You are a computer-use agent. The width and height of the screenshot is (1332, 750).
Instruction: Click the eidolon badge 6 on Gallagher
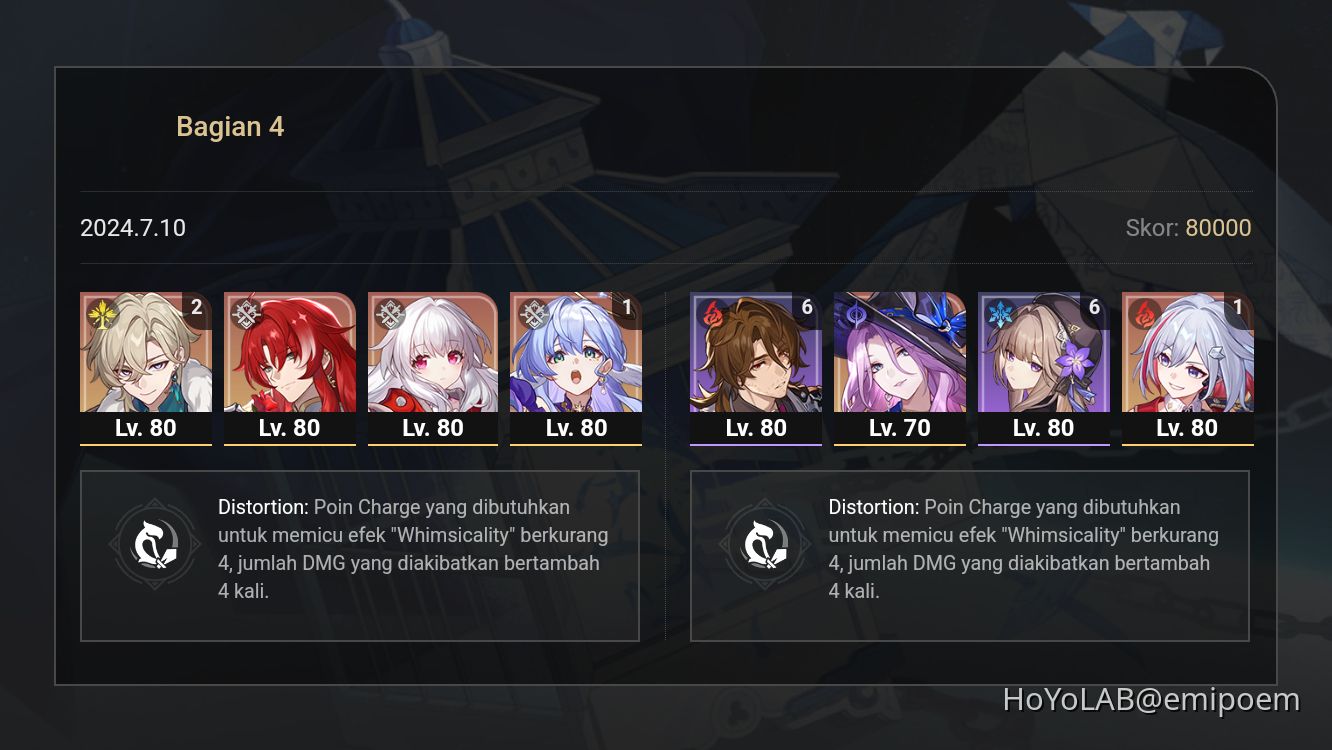coord(806,307)
